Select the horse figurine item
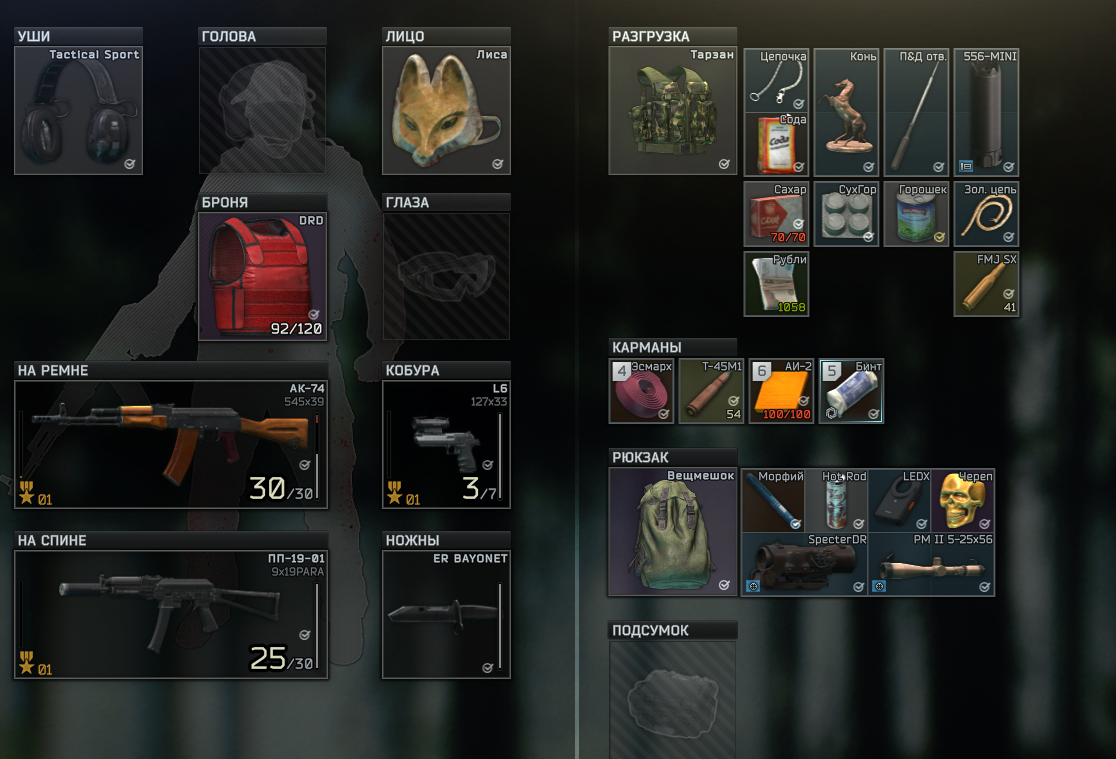This screenshot has height=759, width=1116. 846,112
